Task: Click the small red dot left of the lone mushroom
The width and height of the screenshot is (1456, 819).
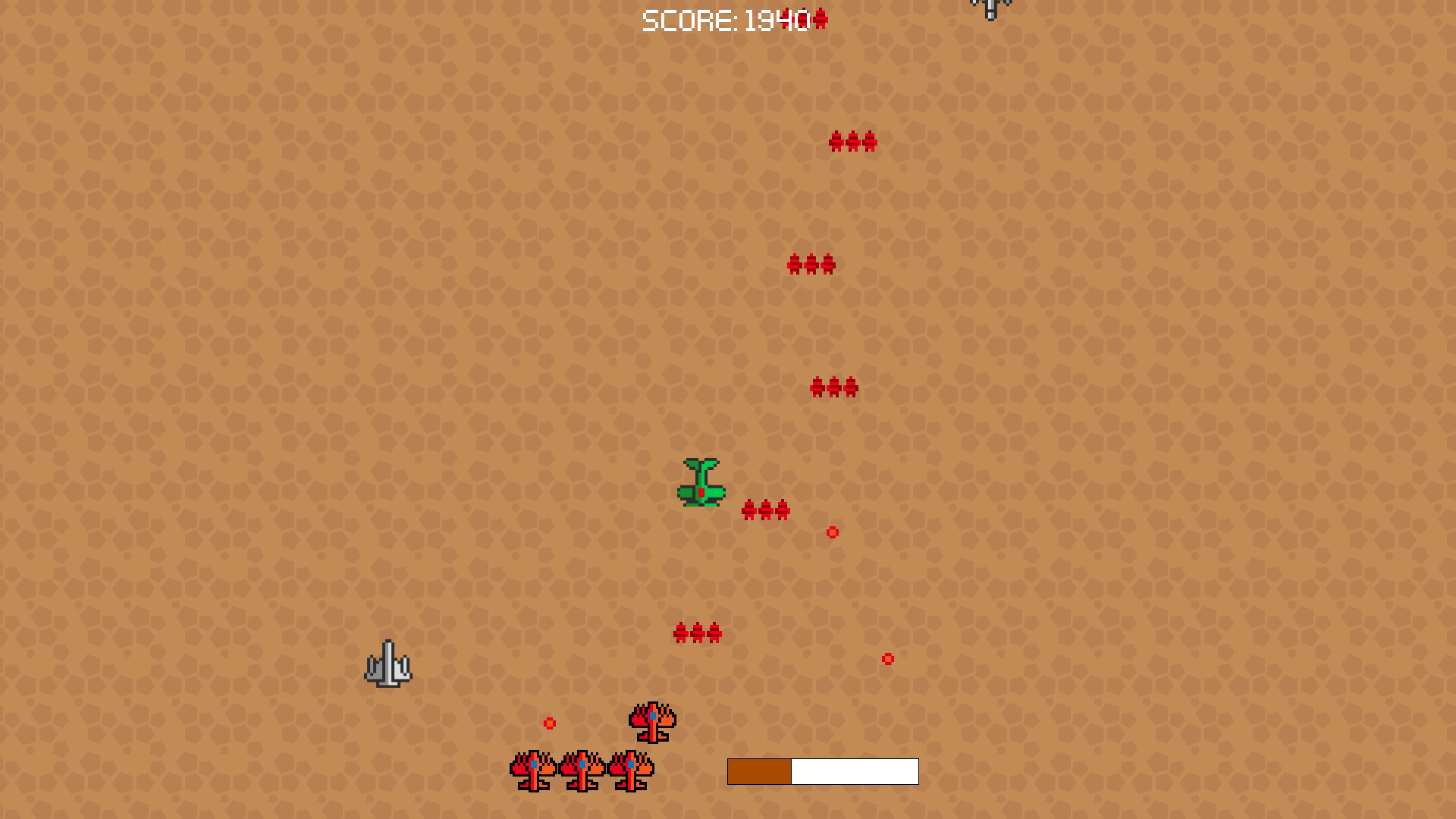Action: pyautogui.click(x=551, y=723)
